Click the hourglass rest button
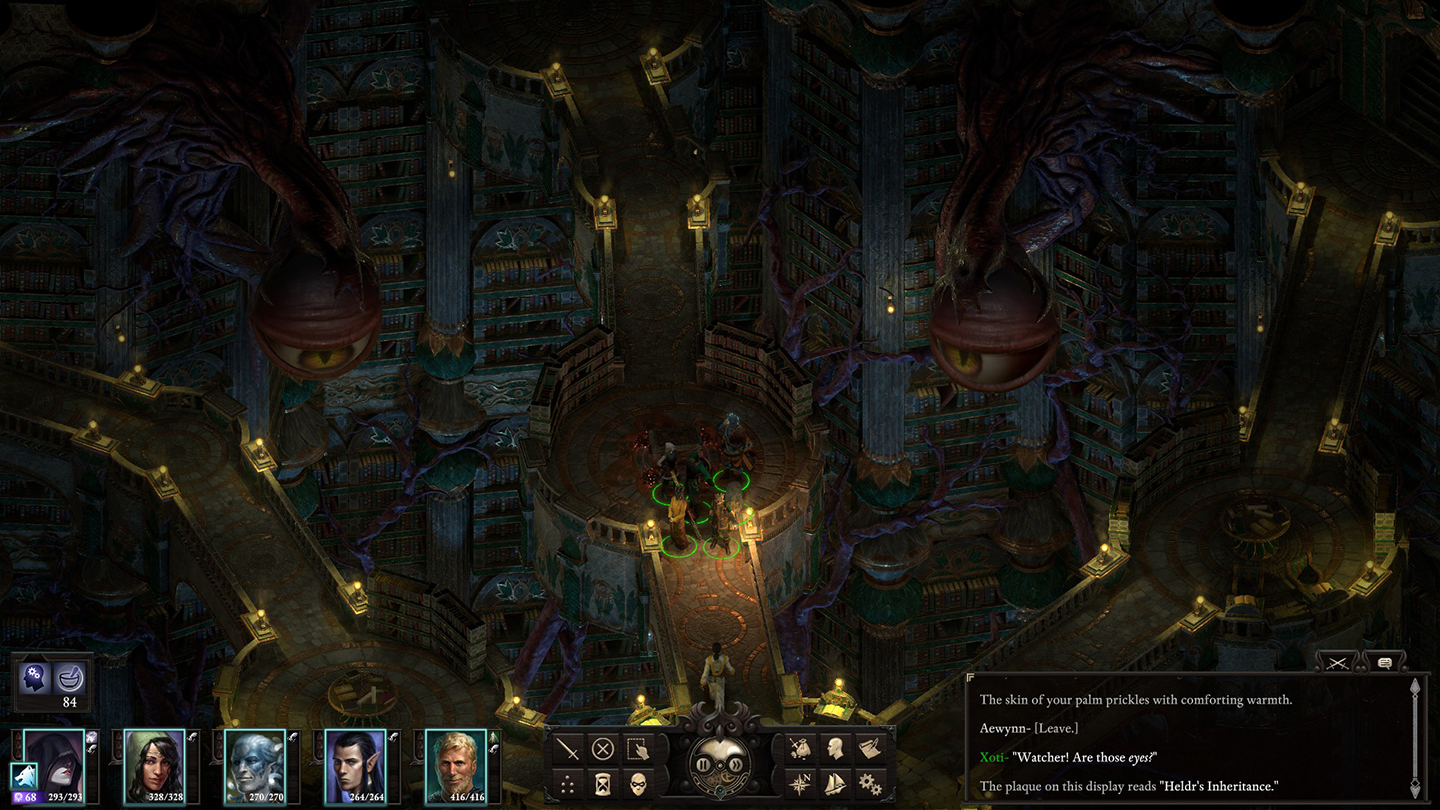The height and width of the screenshot is (810, 1440). click(x=602, y=783)
